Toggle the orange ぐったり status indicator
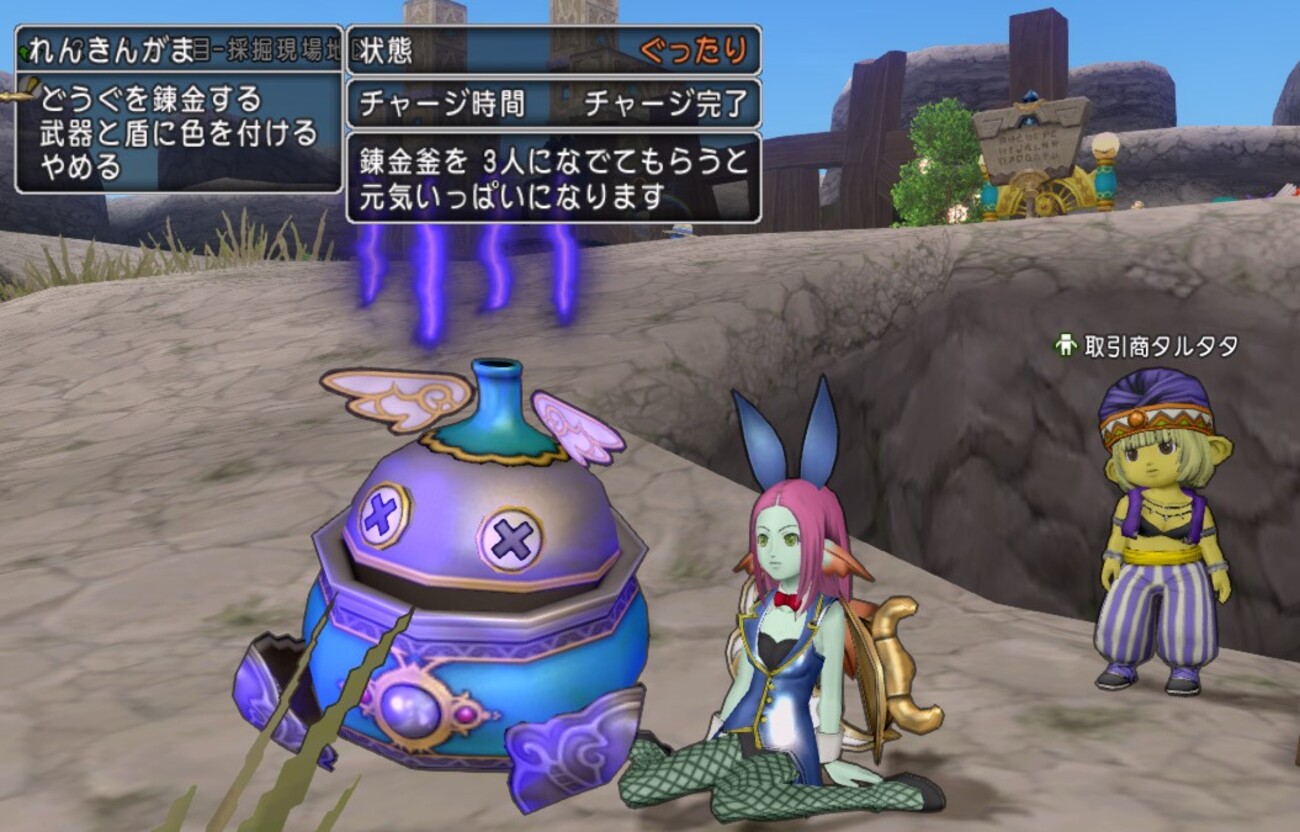The image size is (1300, 832). (692, 48)
